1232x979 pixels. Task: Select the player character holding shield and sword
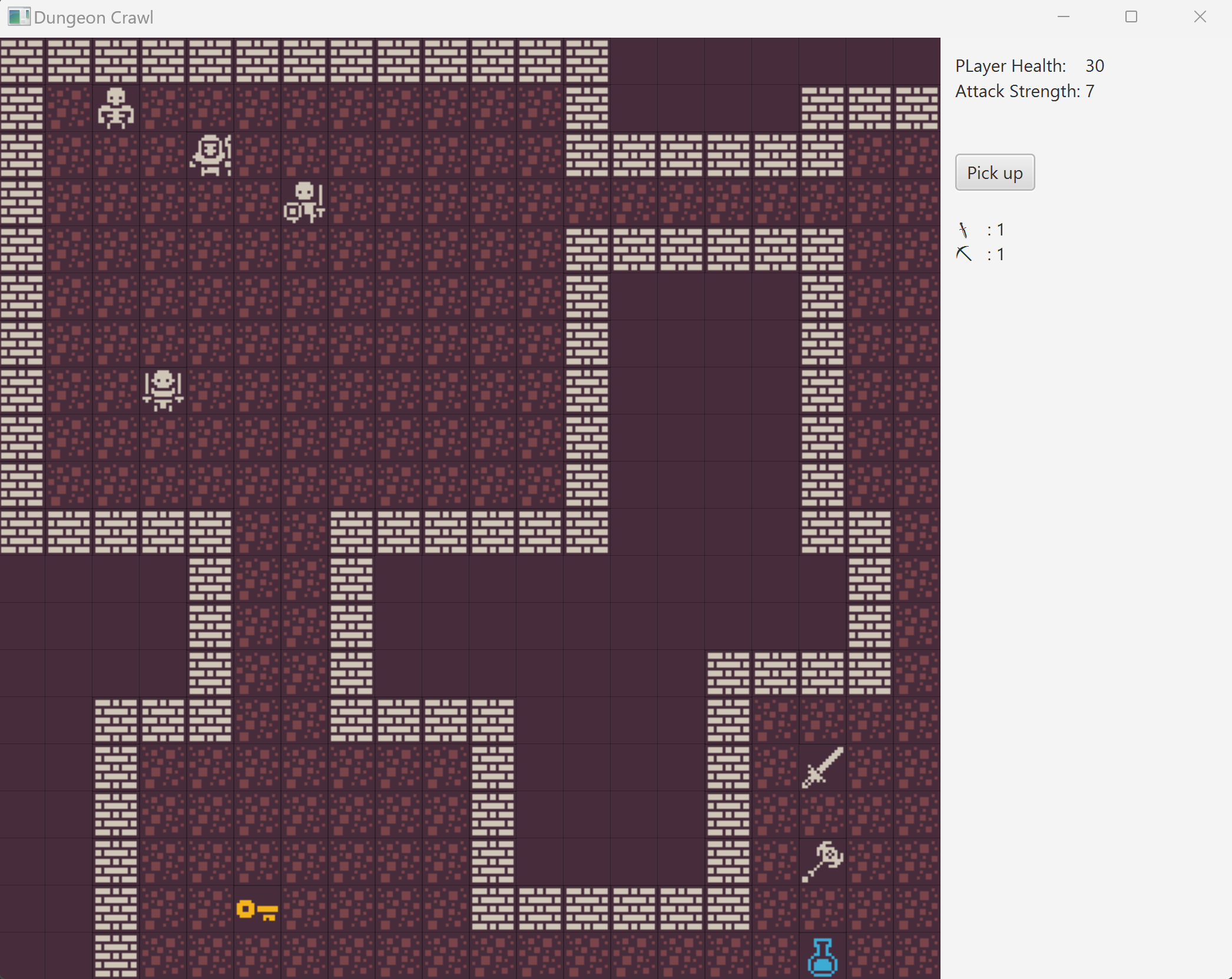tap(304, 202)
